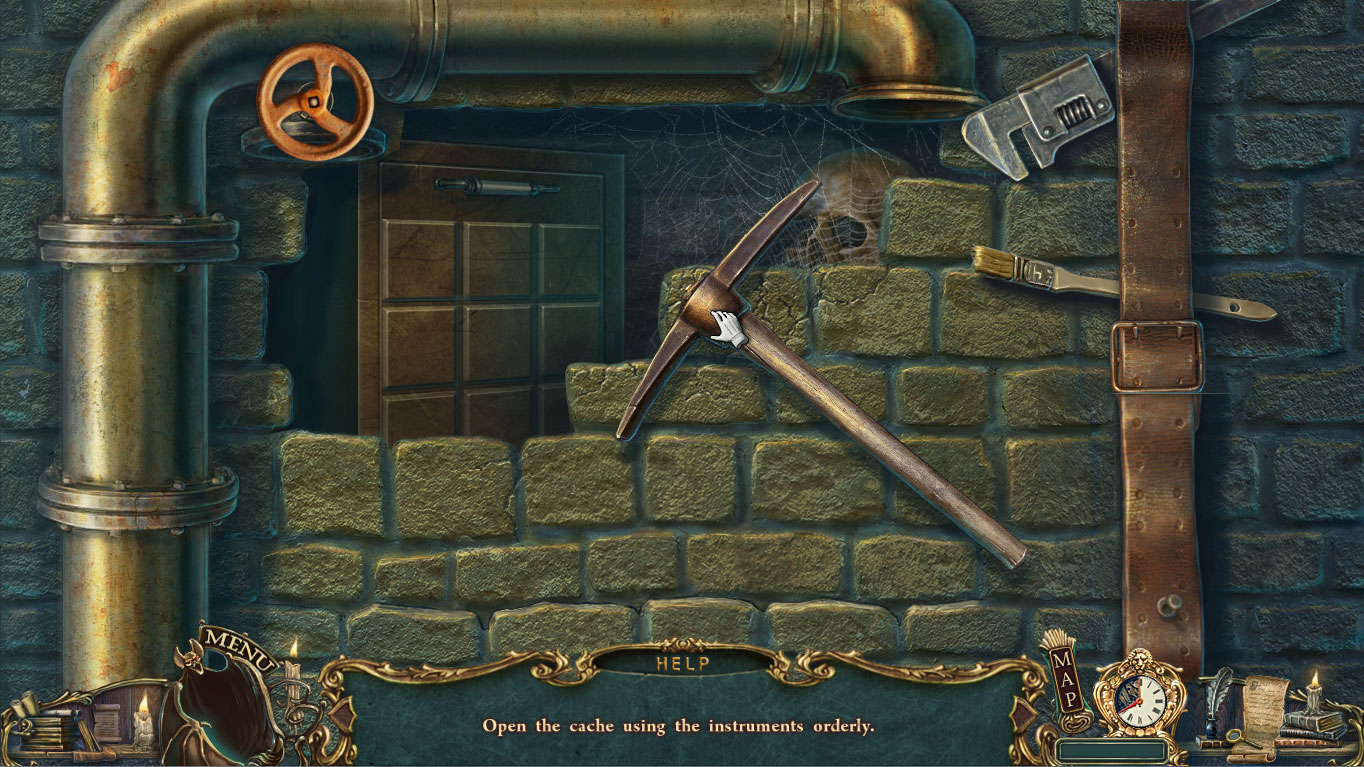
Task: Click the HELP banner
Action: pyautogui.click(x=681, y=663)
